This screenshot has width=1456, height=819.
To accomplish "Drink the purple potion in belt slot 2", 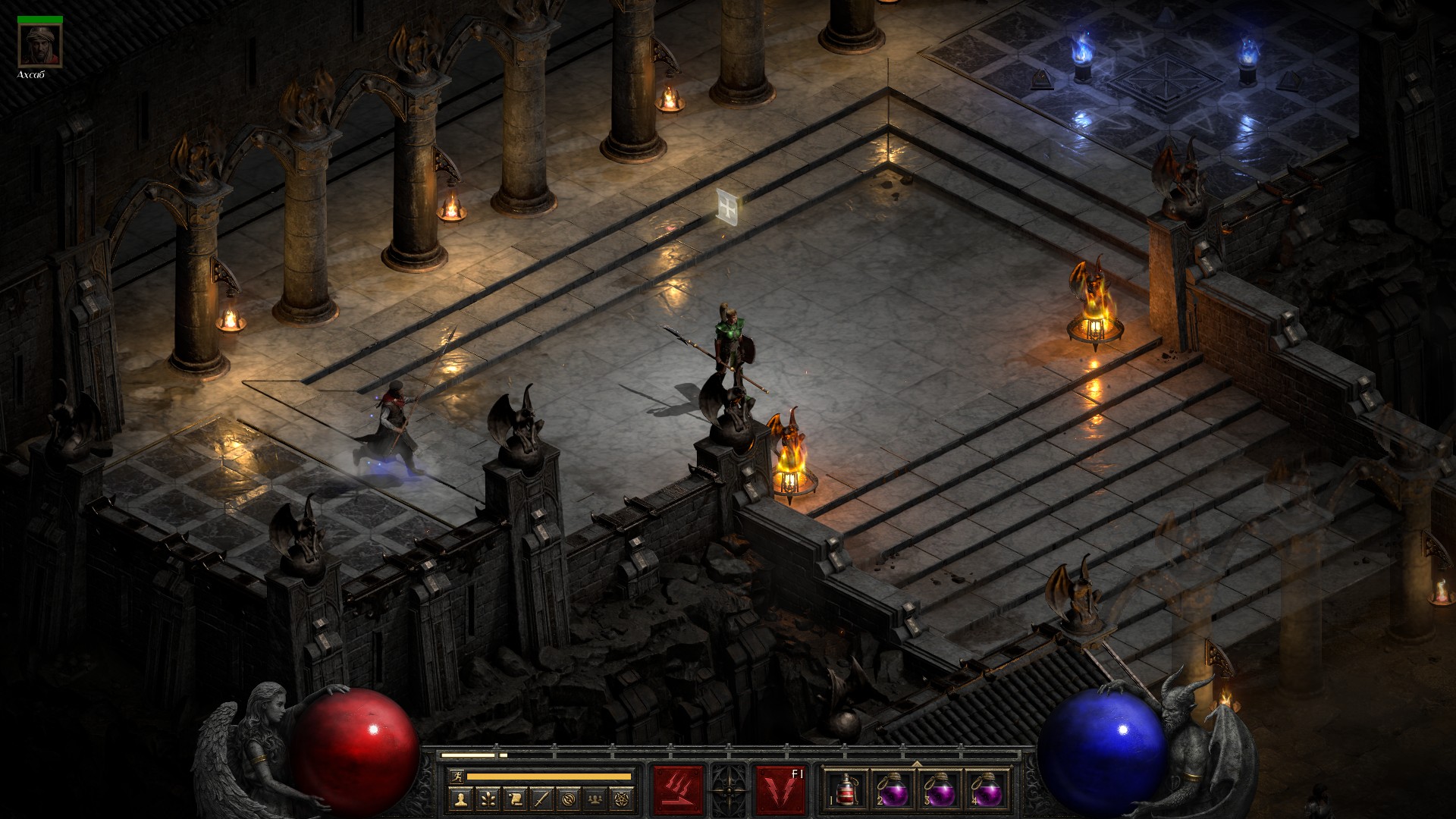I will tap(893, 789).
